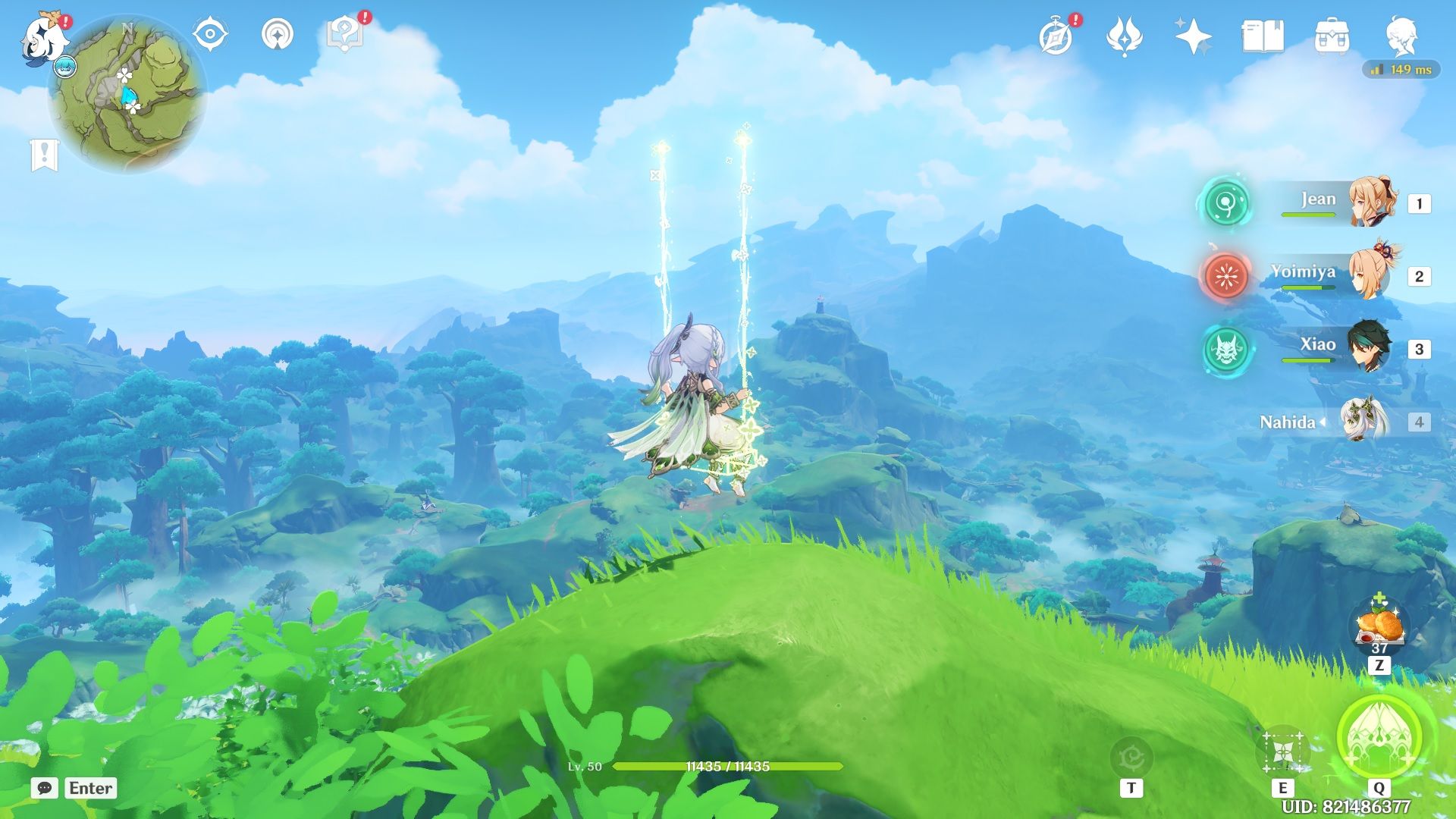Activate Elemental Sight

pyautogui.click(x=210, y=34)
